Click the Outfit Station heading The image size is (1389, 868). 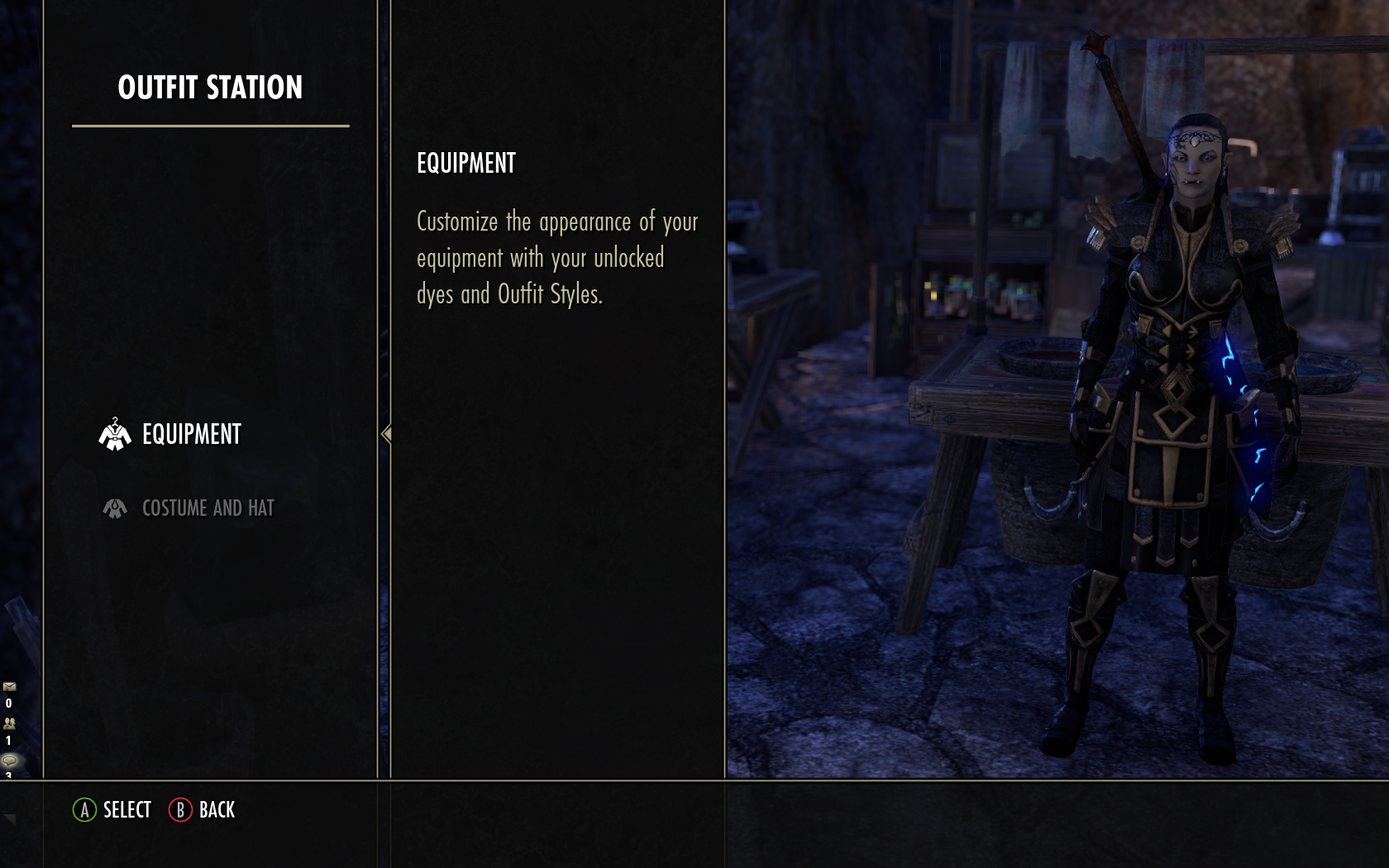pyautogui.click(x=211, y=85)
